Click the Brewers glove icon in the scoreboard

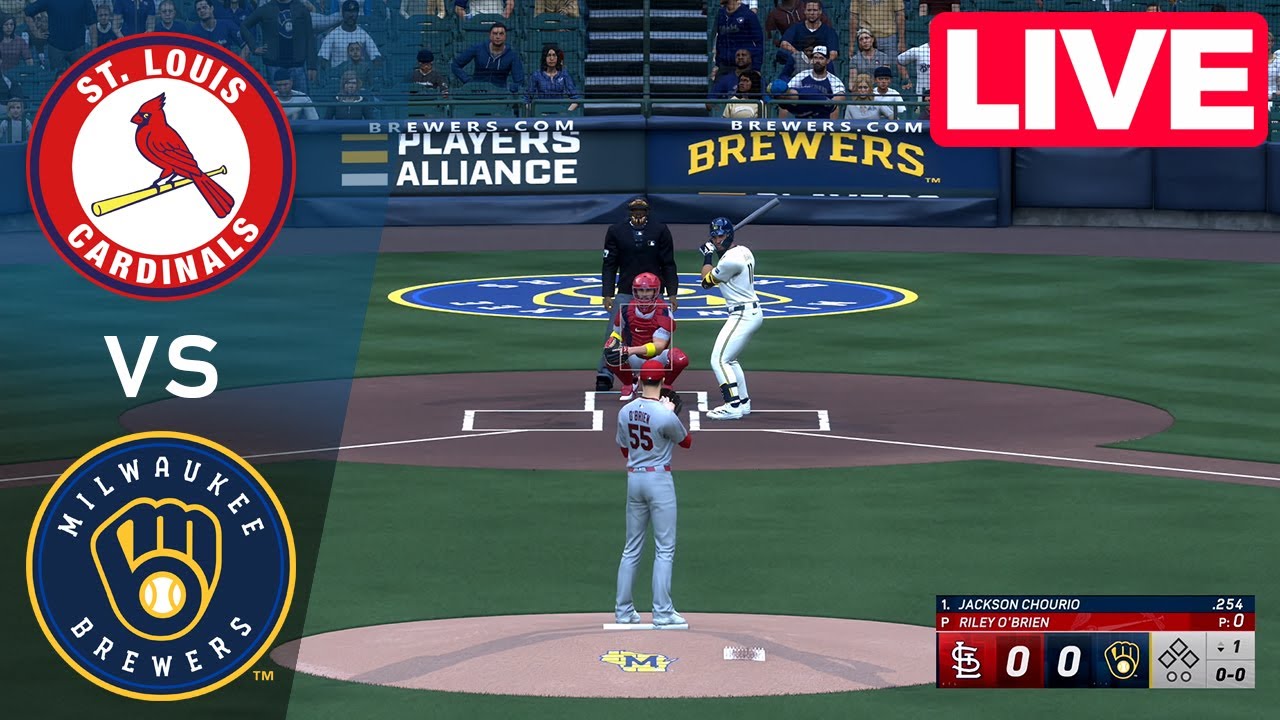click(1122, 660)
